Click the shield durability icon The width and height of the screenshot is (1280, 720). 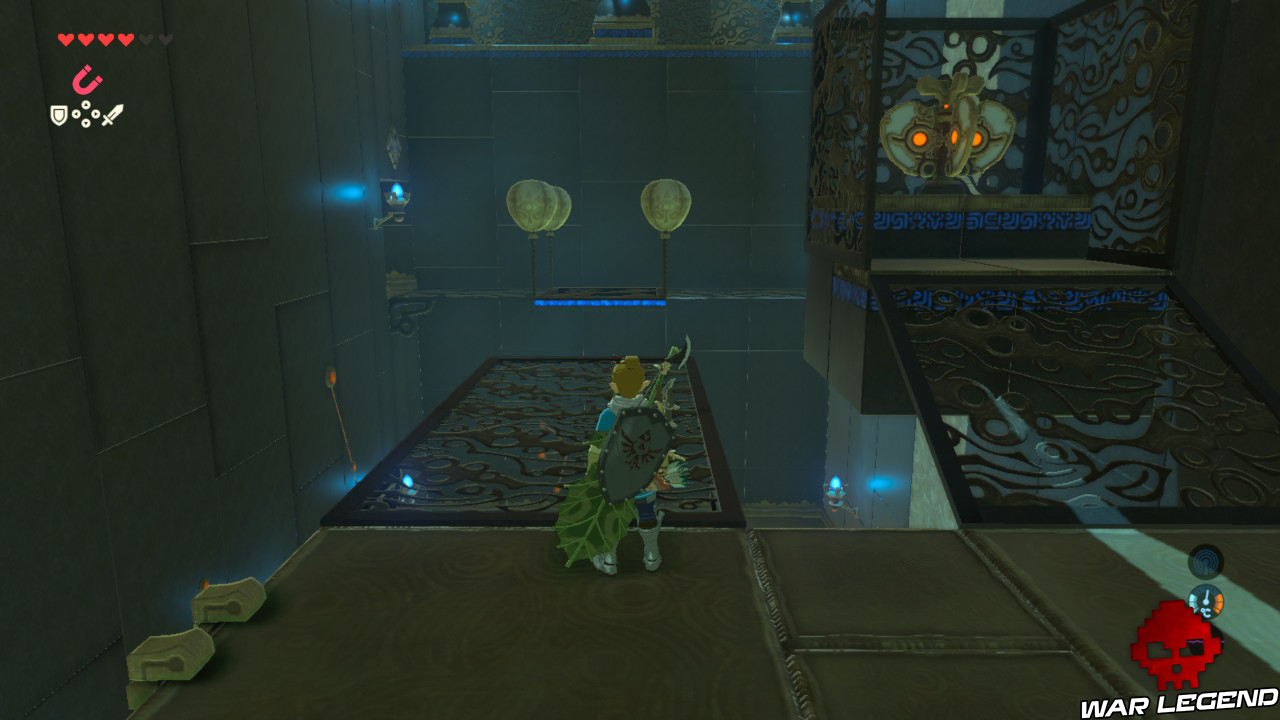57,115
